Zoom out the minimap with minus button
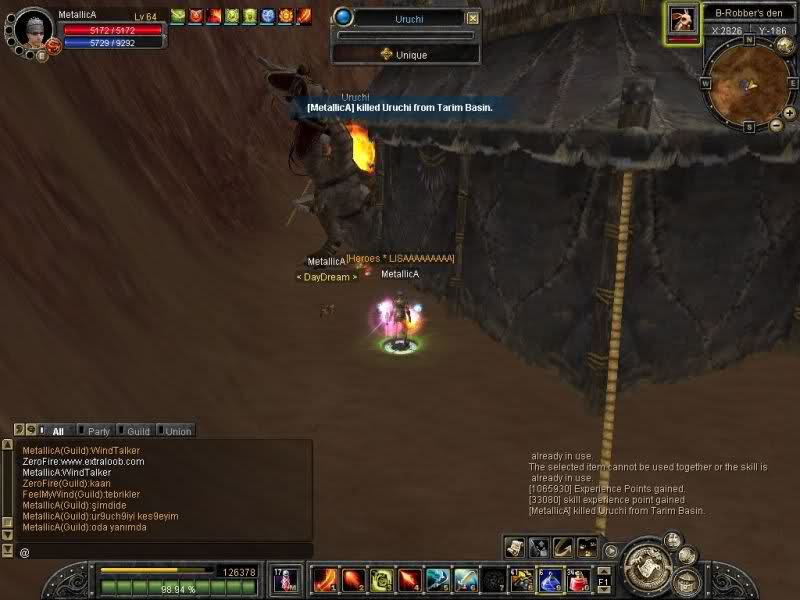Screen dimensions: 800x600 776,125
